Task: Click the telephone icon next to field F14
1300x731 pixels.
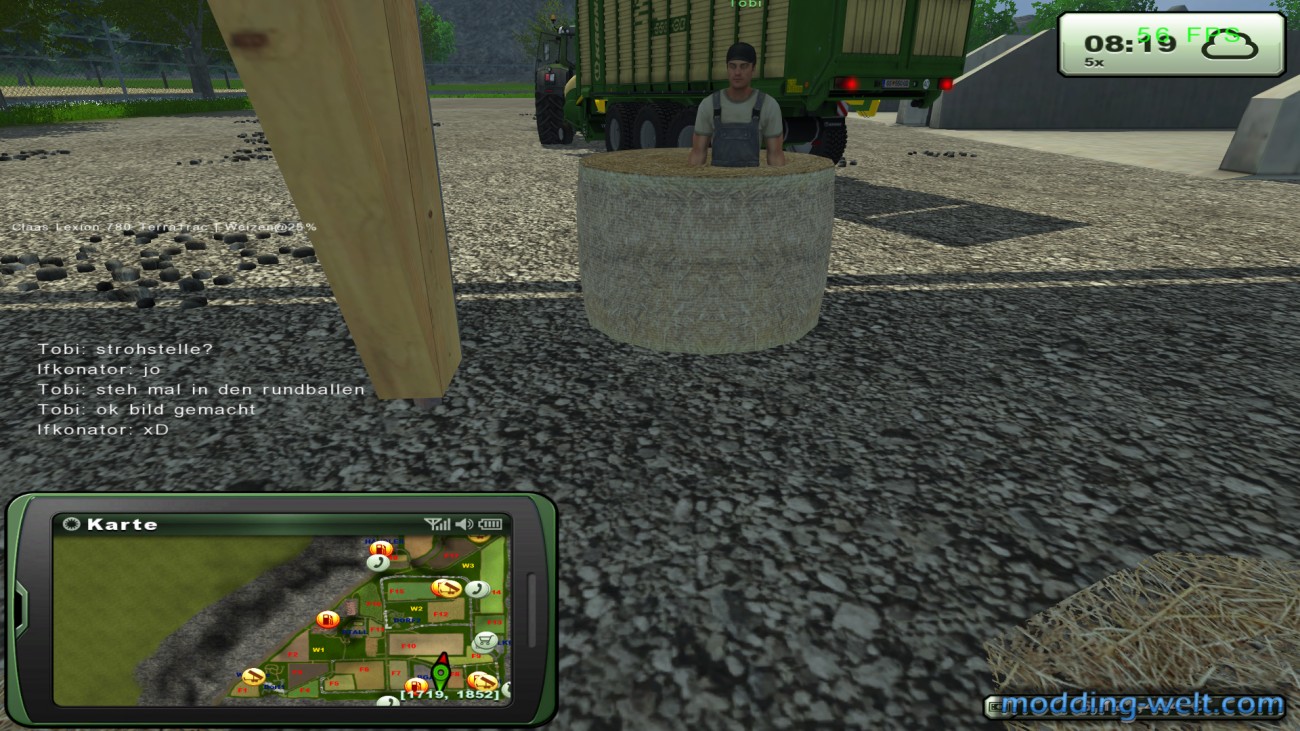Action: click(x=478, y=588)
